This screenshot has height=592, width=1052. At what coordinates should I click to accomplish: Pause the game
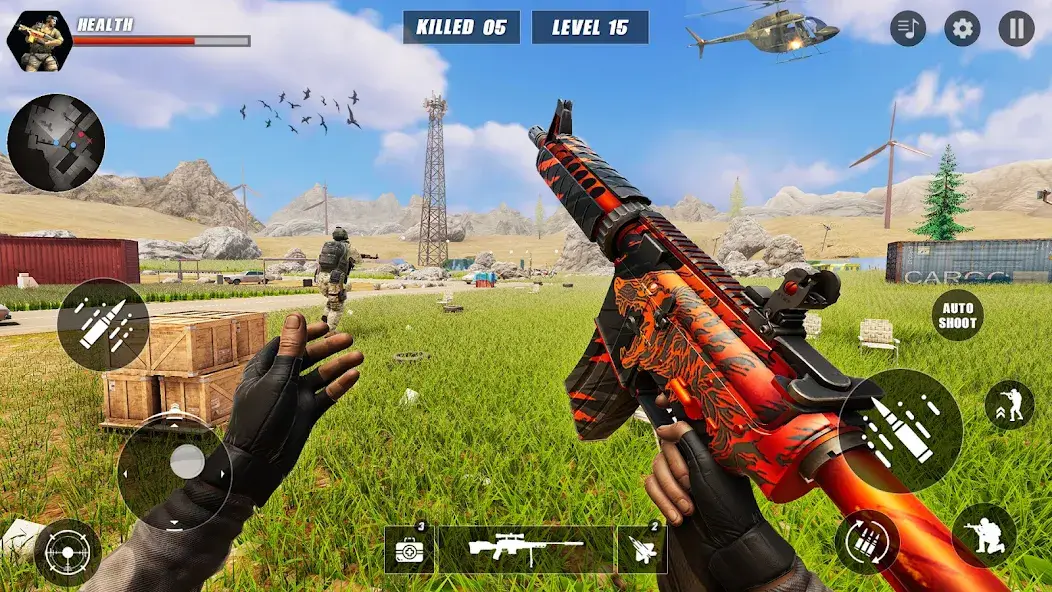(x=1016, y=29)
